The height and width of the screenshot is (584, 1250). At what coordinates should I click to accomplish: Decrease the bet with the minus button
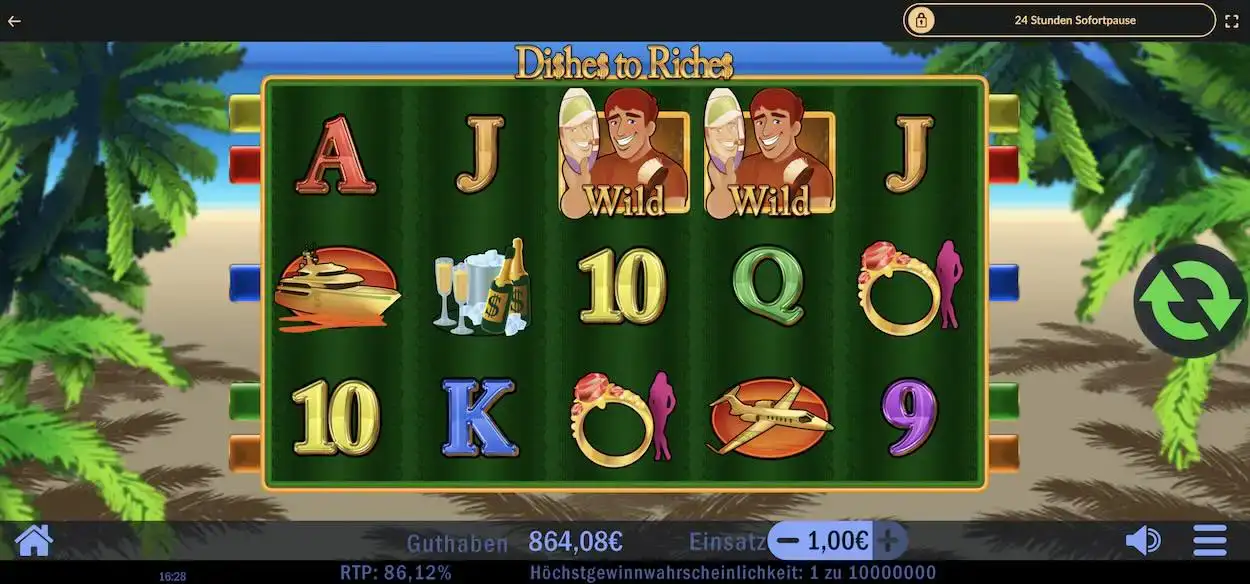coord(788,541)
